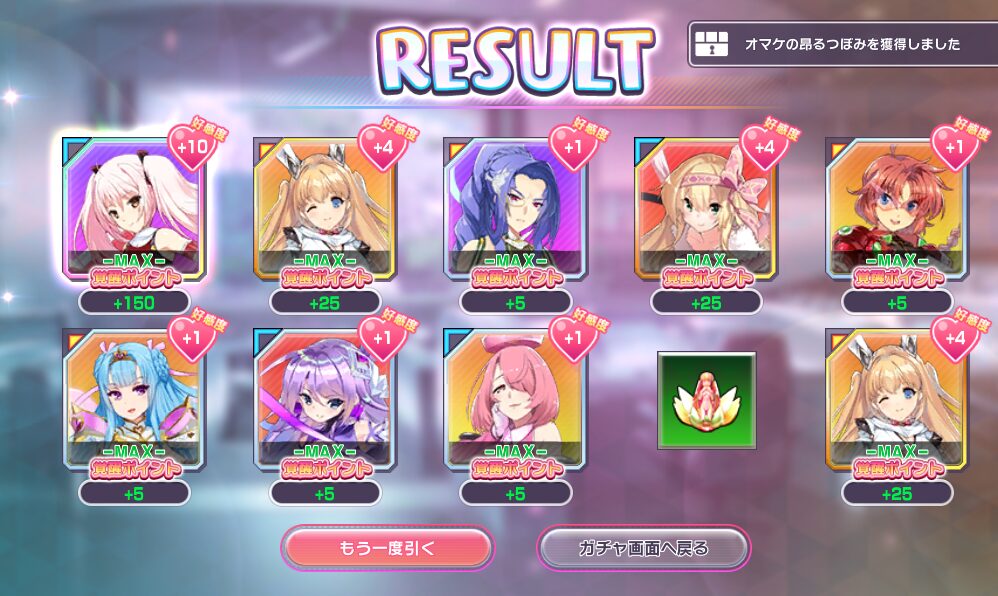Return to gacha screen via ガチャ画面へ戻る
Image resolution: width=998 pixels, height=596 pixels.
coord(643,548)
